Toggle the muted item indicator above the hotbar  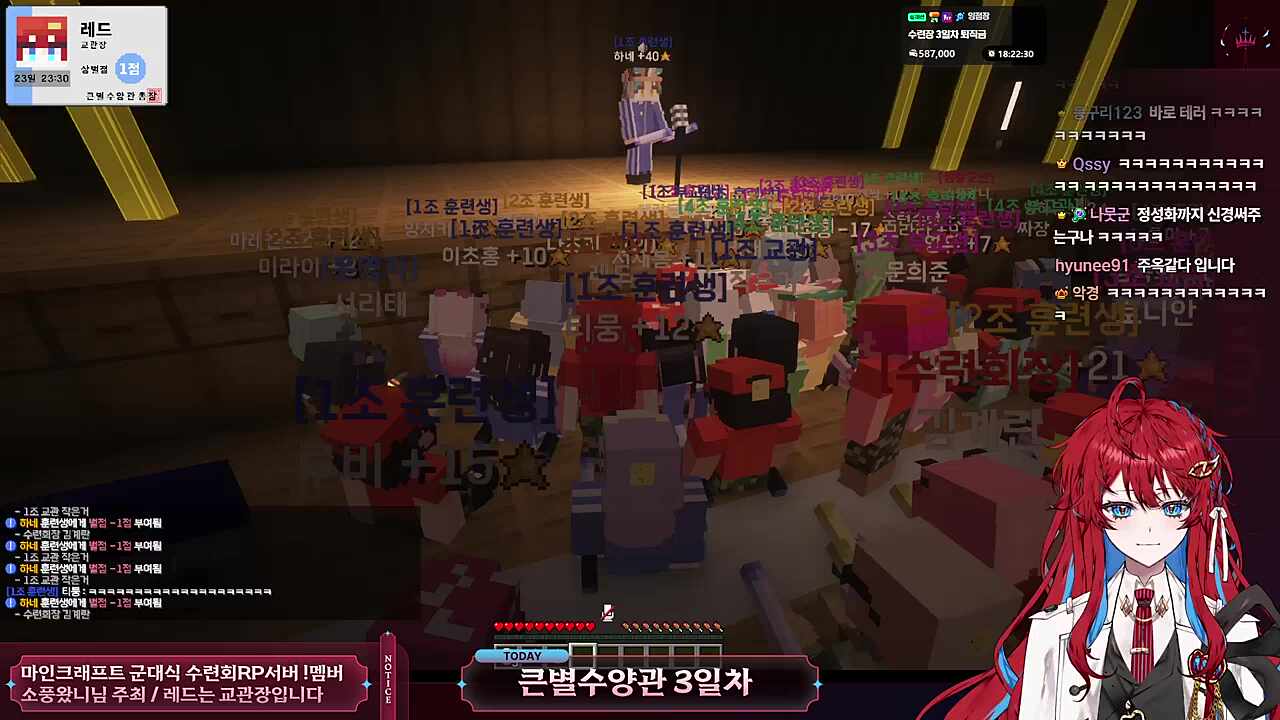click(607, 612)
